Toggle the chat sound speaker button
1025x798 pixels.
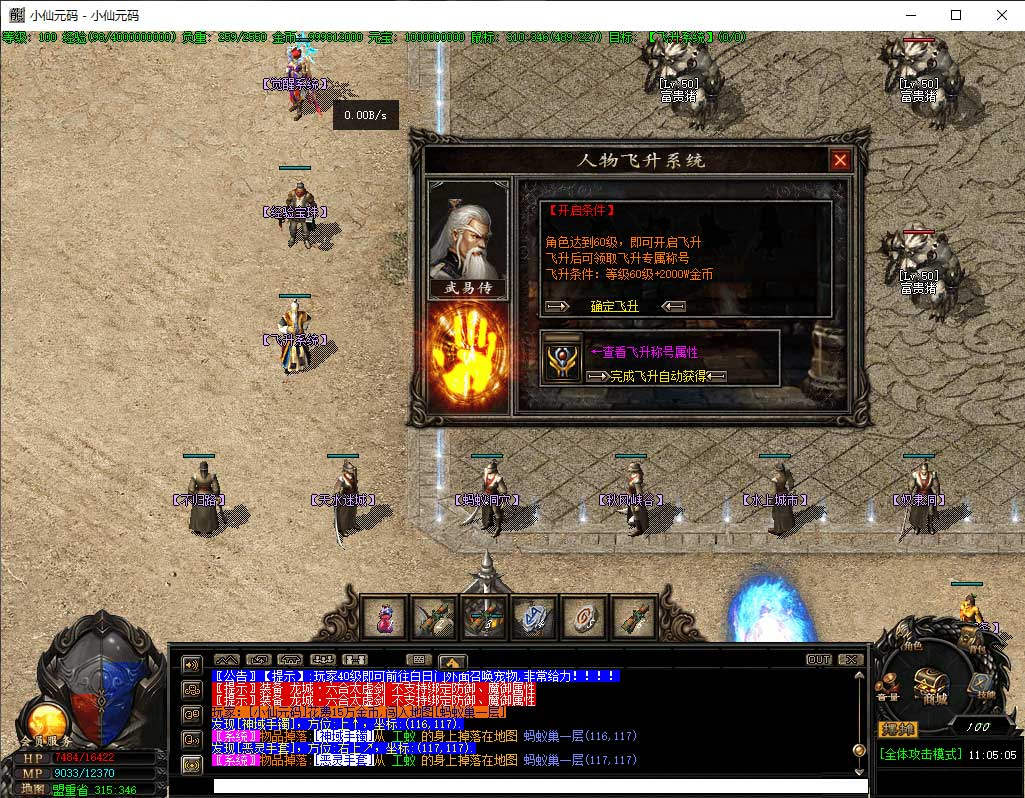coord(190,664)
